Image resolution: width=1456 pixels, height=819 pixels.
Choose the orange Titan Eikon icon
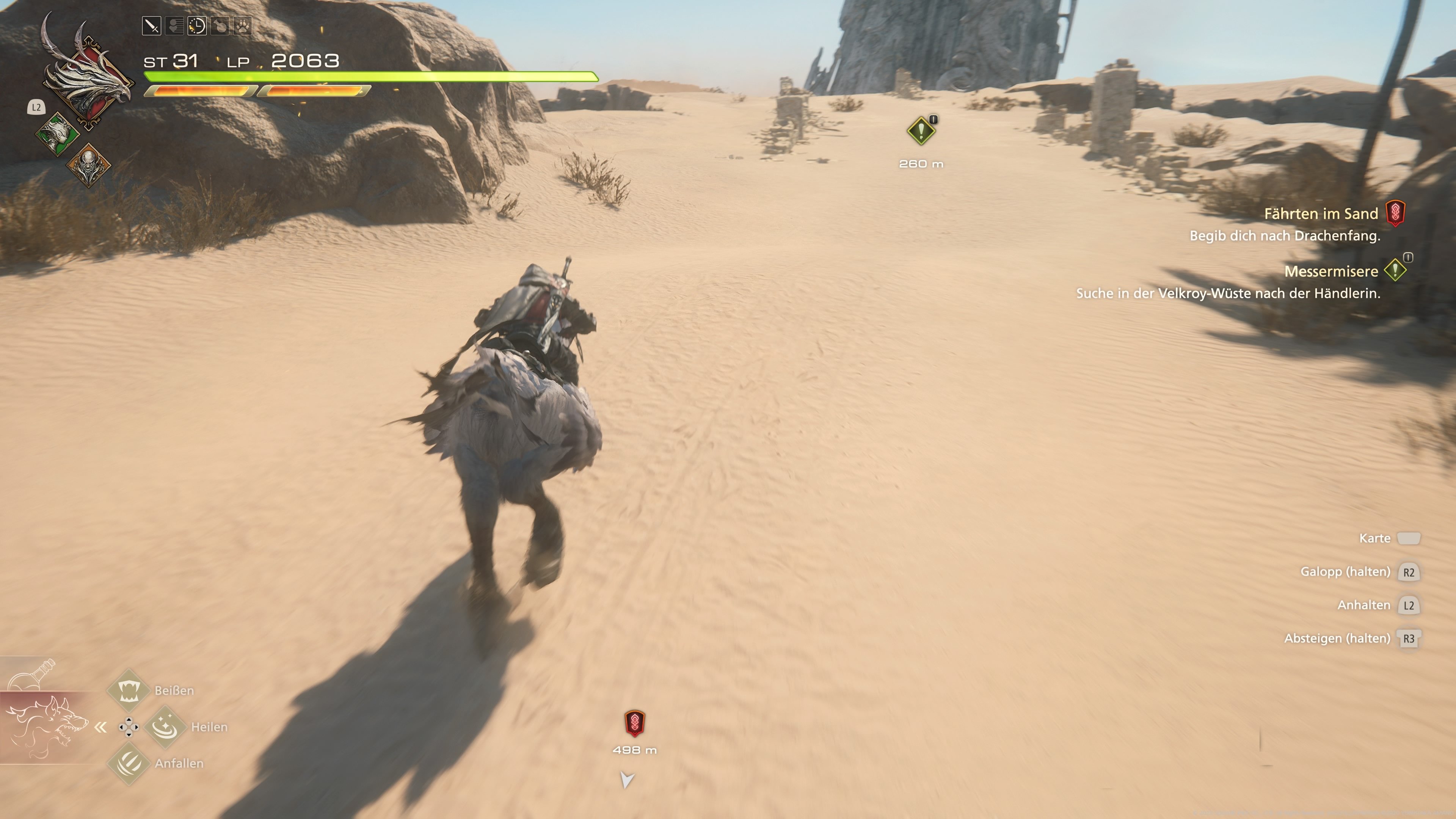pos(88,165)
